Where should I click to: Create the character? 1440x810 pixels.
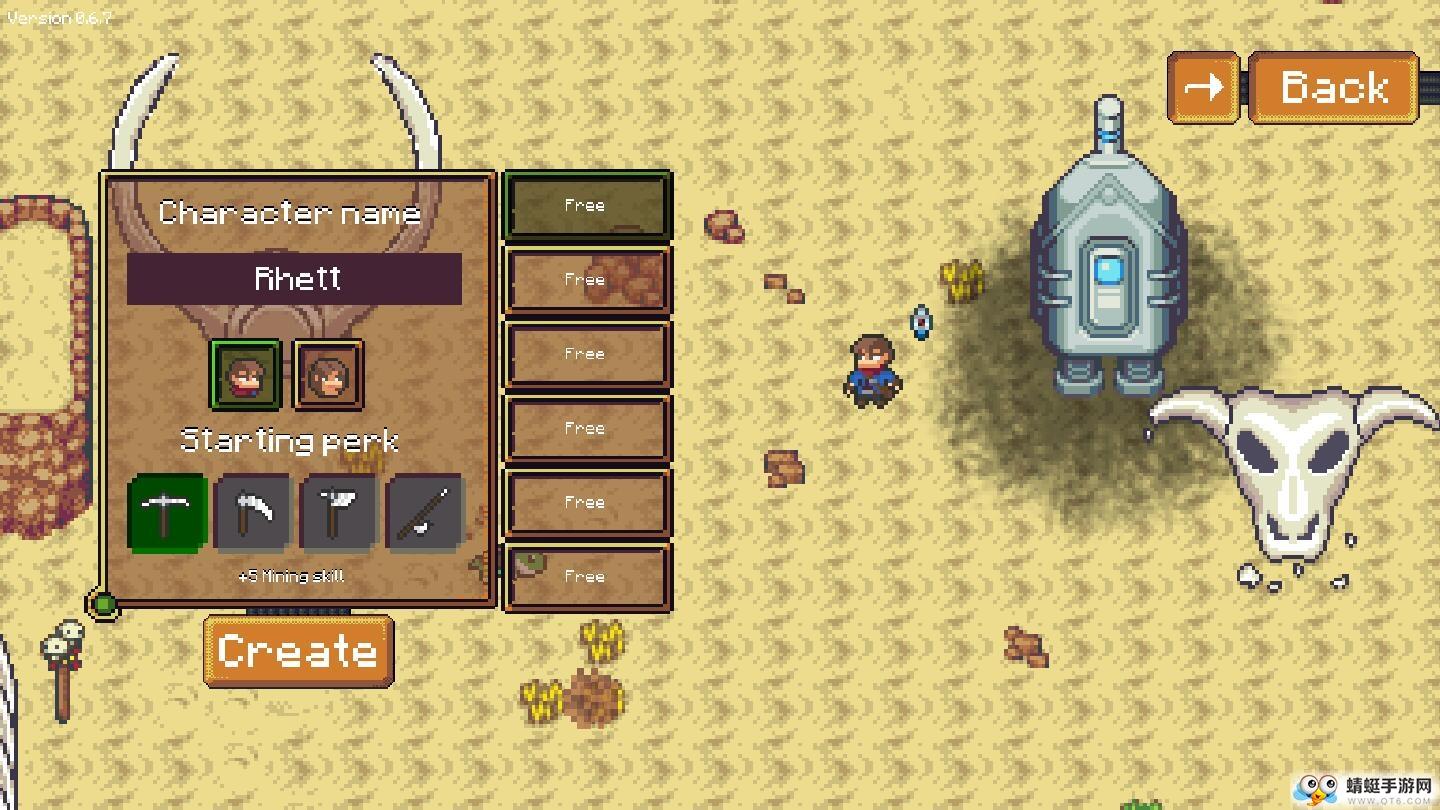[x=298, y=651]
